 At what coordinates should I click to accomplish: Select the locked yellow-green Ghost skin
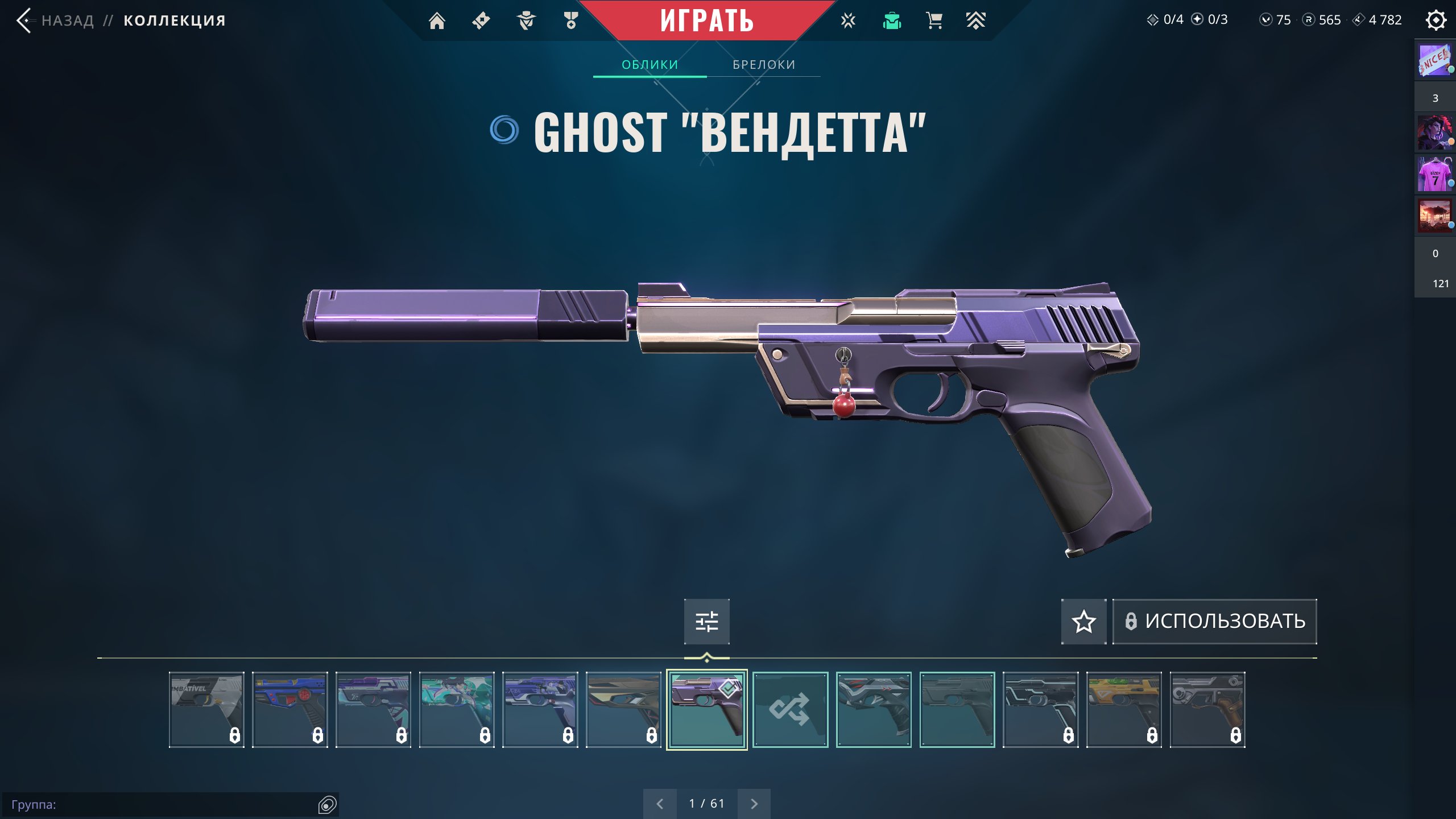tap(1124, 709)
